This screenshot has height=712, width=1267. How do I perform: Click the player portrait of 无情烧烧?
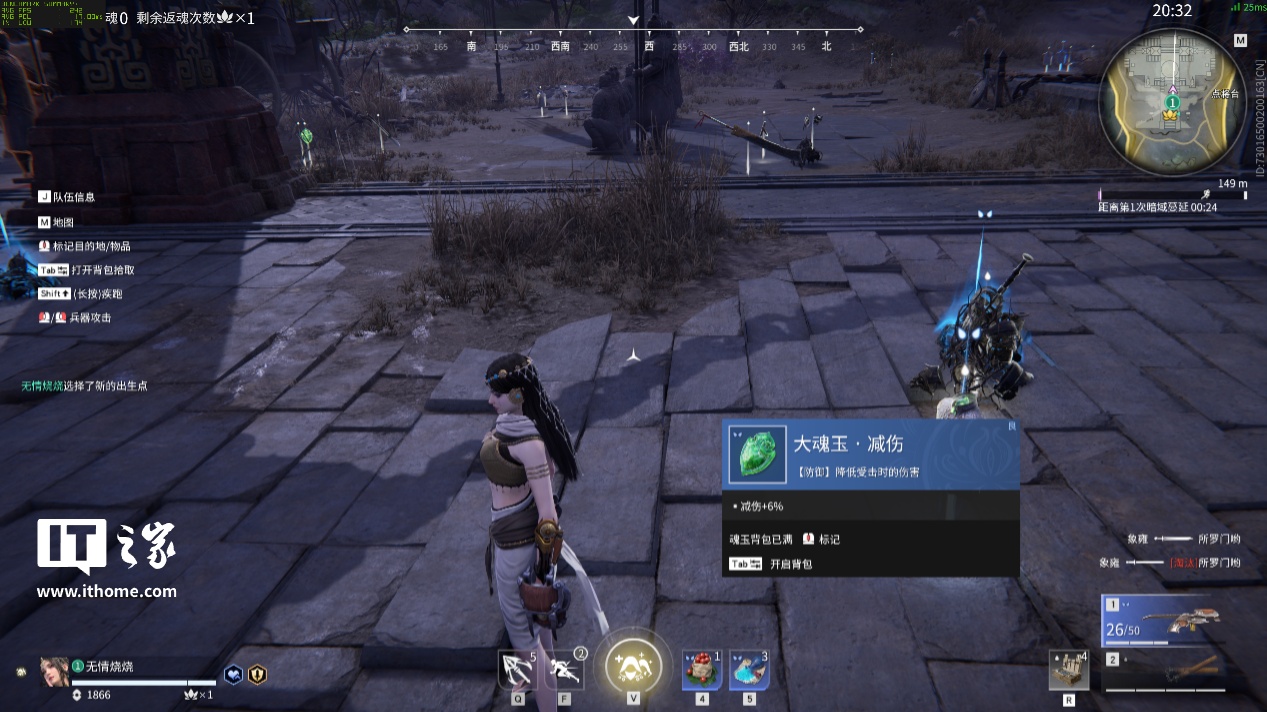54,672
